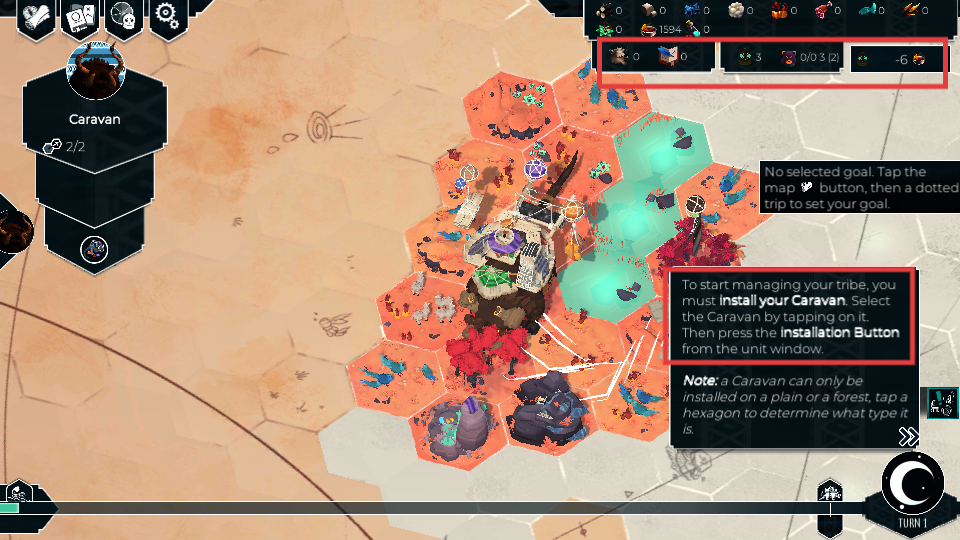The image size is (960, 540).
Task: Click the flame icon on the timeline start
Action: tap(18, 492)
